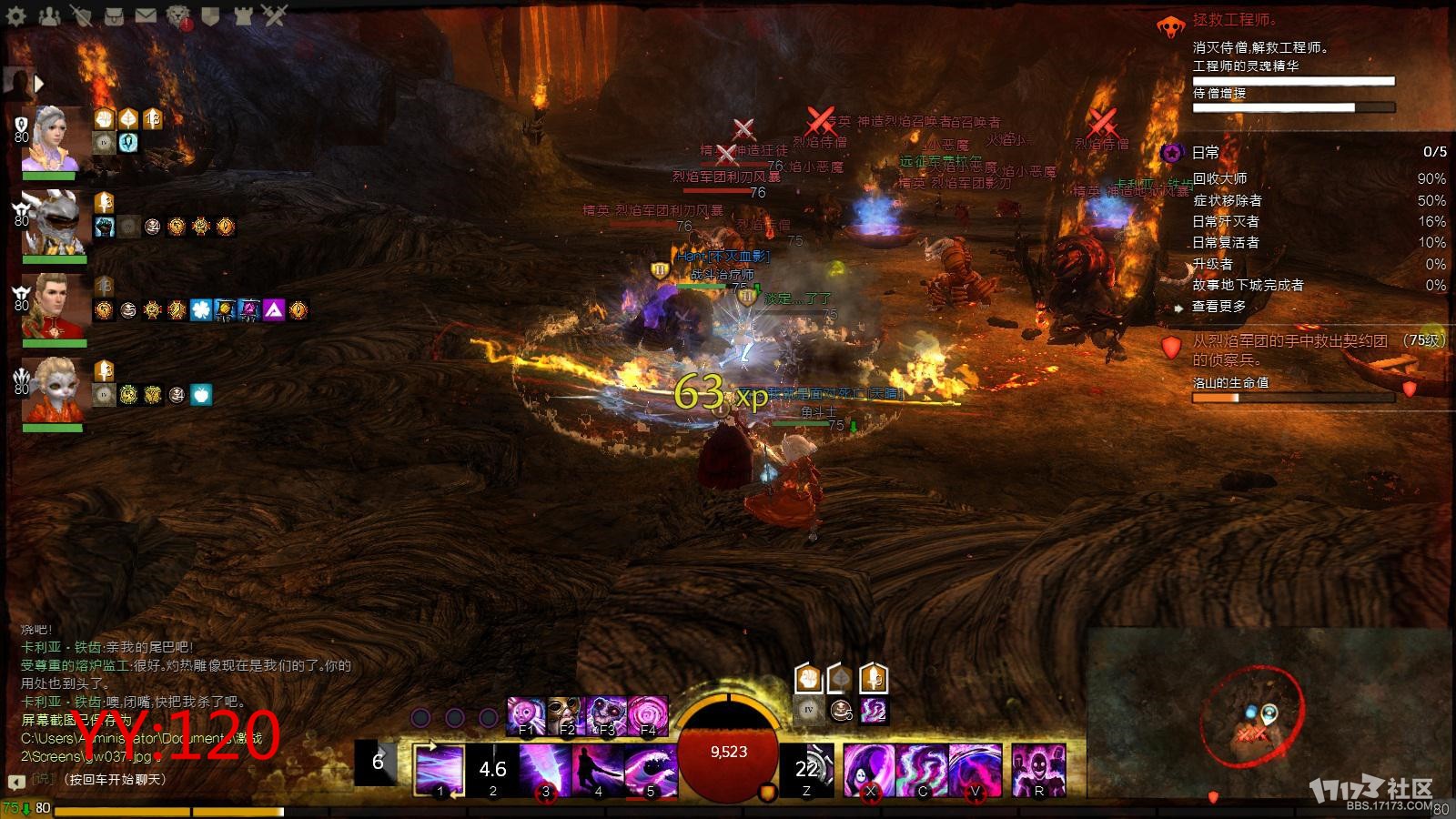Screen dimensions: 1456x819
Task: Open the crossed swords PvP icon
Action: point(274,15)
